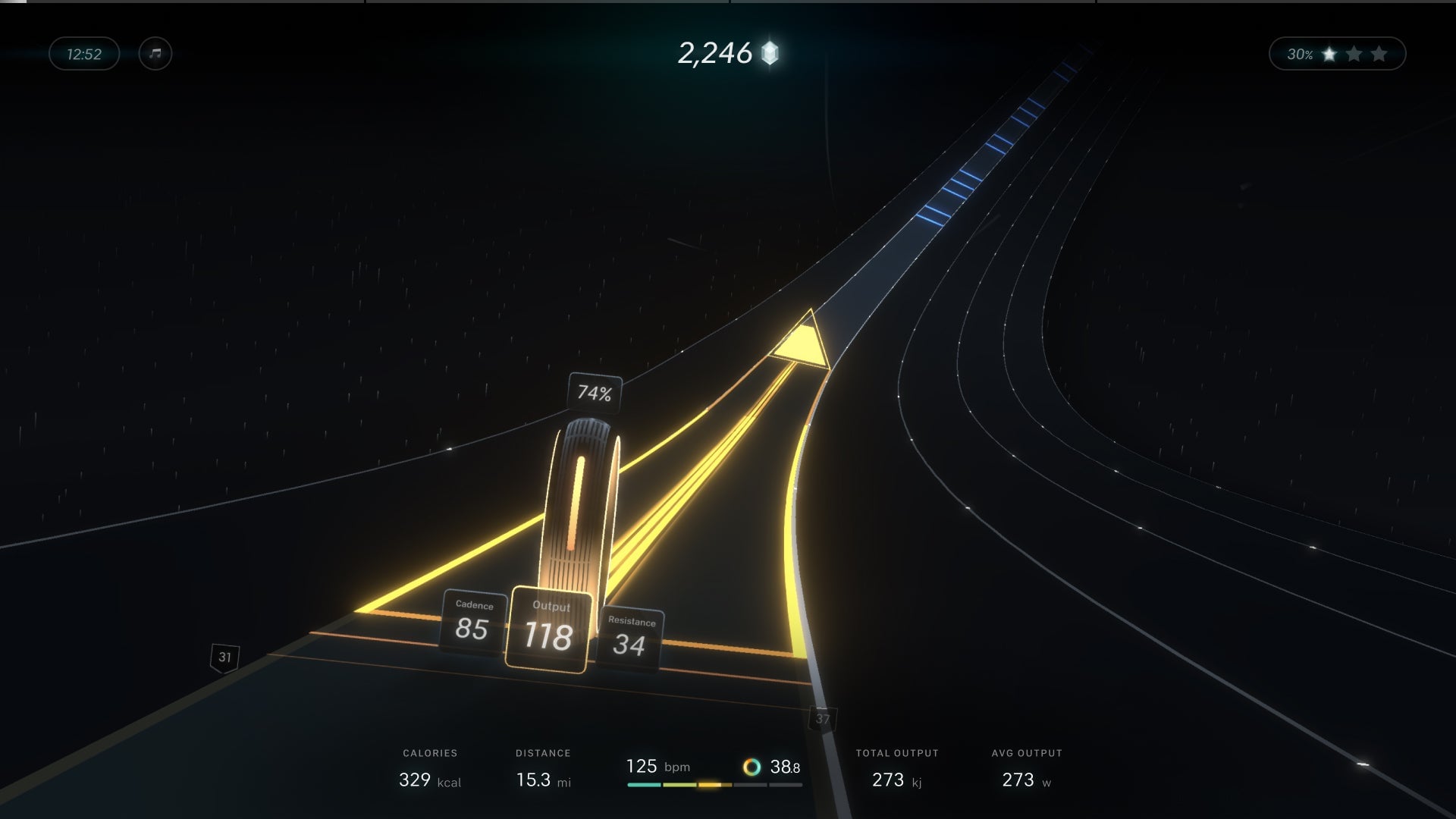Expand the 12:52 elapsed time pill

[83, 54]
